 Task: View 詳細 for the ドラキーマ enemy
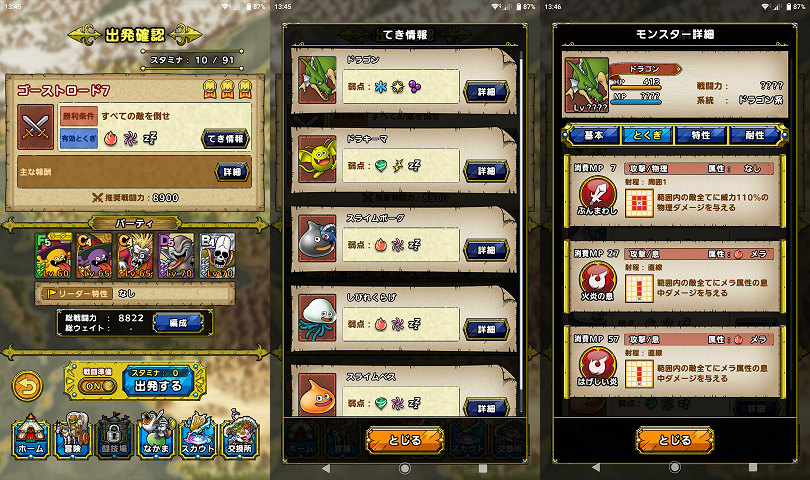487,171
